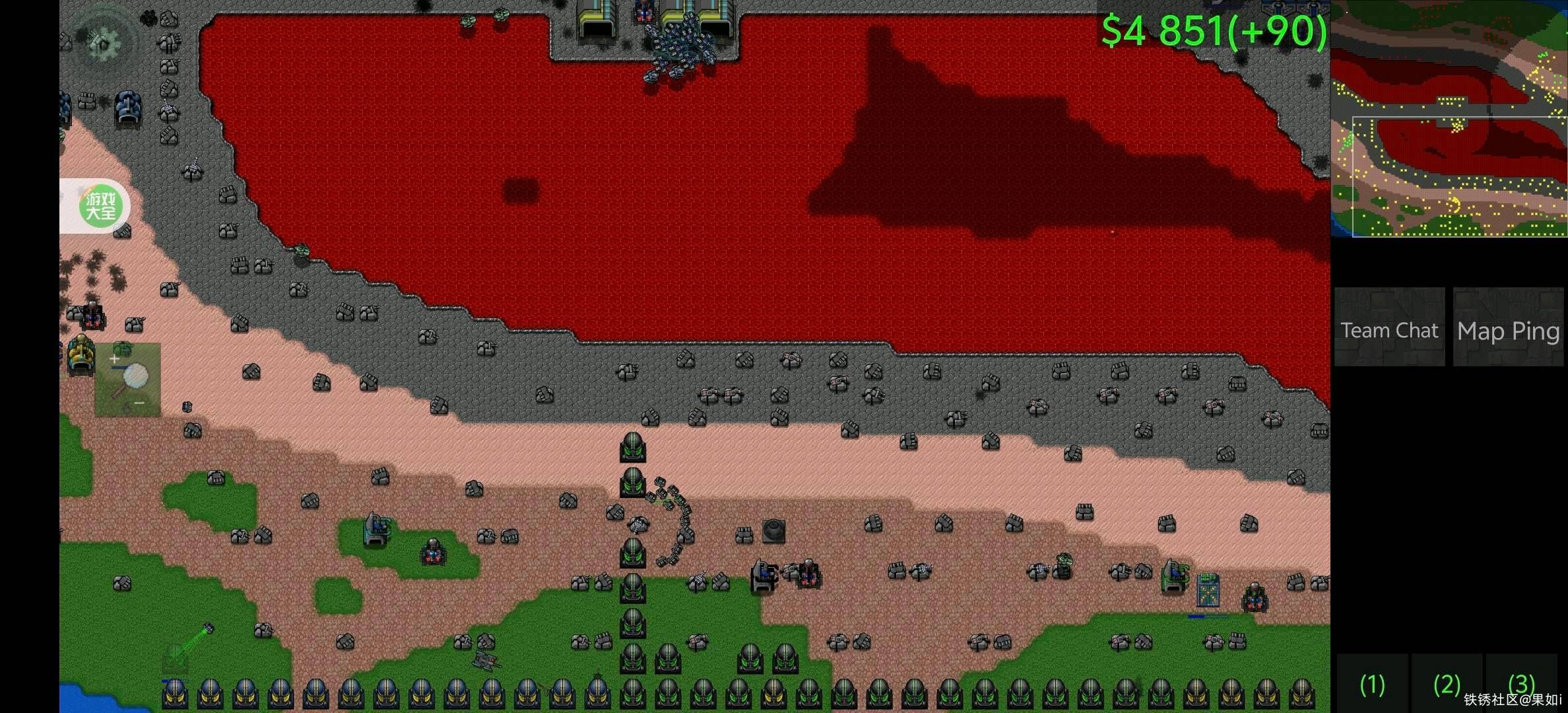Tap the magnifying glass zoom control
1568x713 pixels.
coord(128,380)
